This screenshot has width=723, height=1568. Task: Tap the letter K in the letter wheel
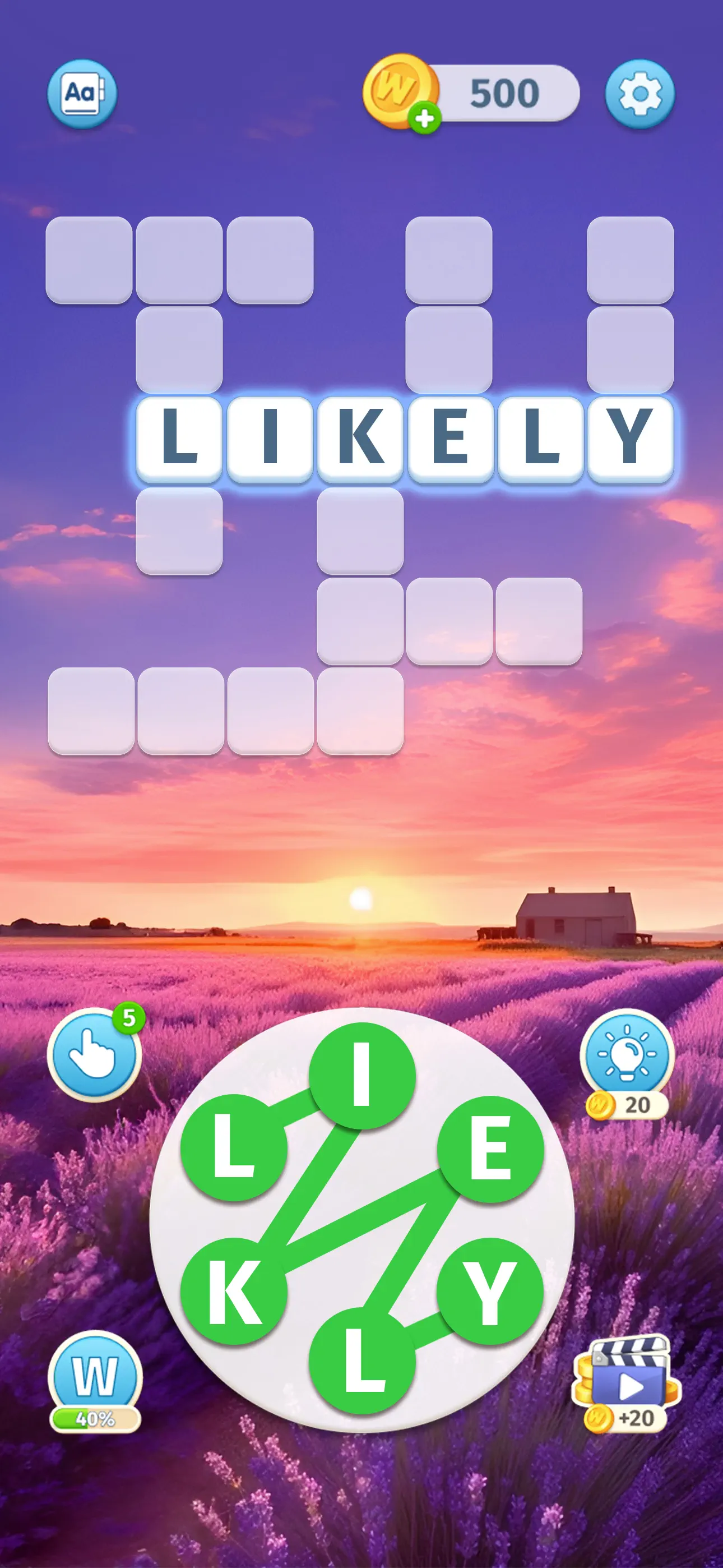click(x=234, y=1290)
